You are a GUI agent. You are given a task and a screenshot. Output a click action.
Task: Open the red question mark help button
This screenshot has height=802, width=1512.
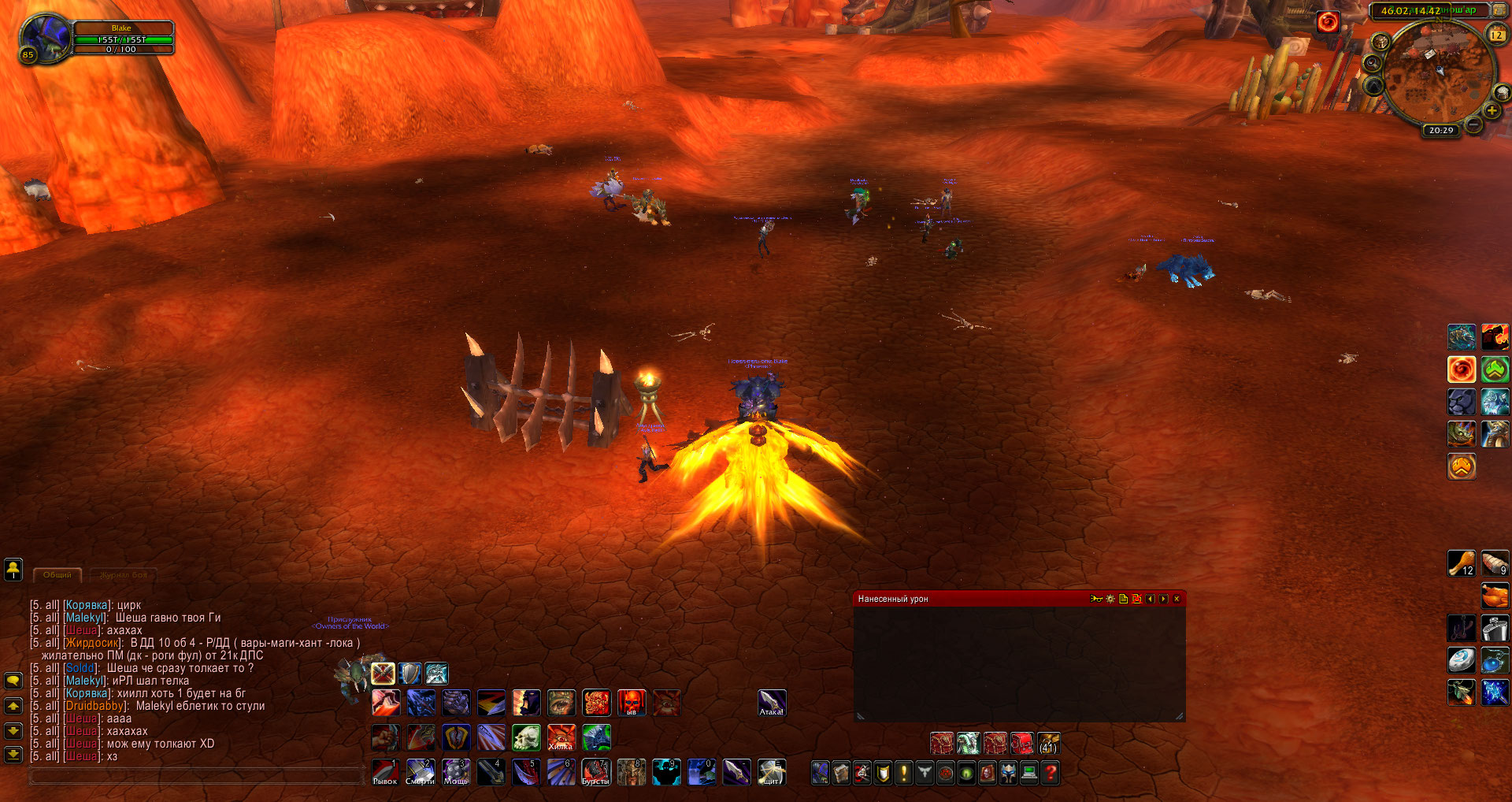tap(1051, 773)
